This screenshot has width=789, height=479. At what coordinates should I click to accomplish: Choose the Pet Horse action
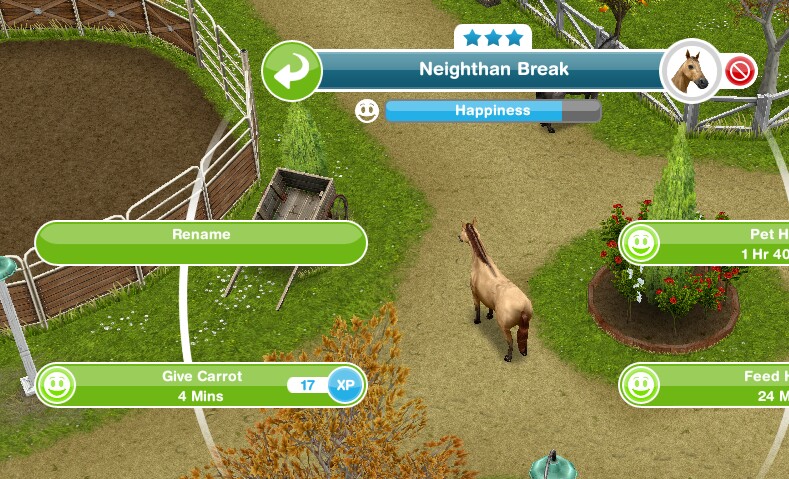704,243
